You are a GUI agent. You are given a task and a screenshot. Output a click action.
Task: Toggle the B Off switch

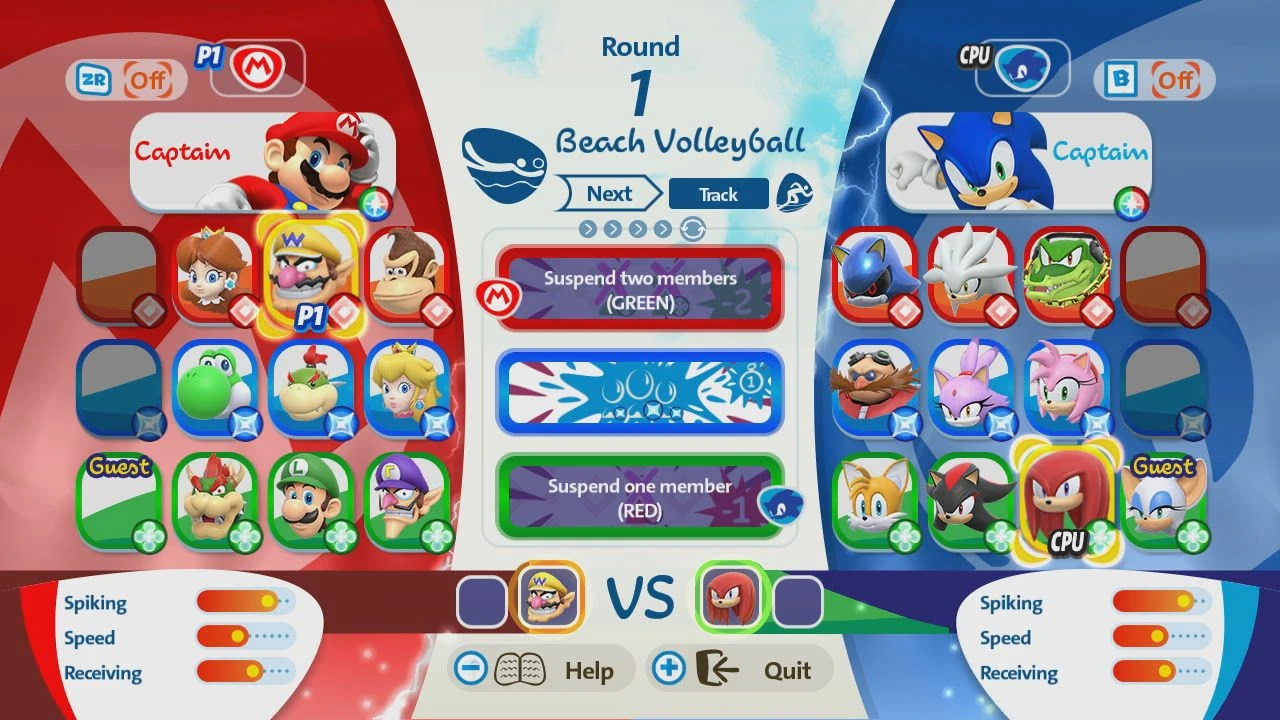(1152, 78)
